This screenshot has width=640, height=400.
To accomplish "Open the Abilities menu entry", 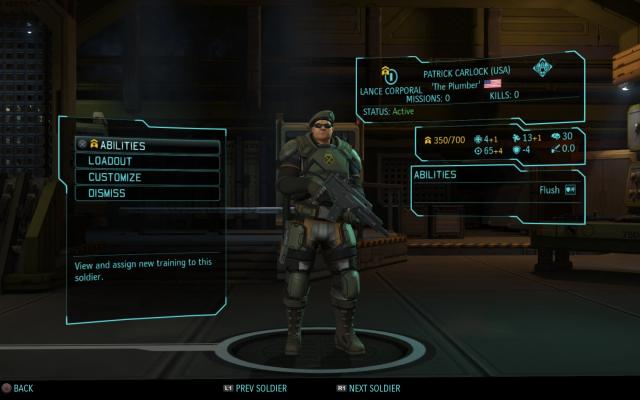I will coord(147,145).
